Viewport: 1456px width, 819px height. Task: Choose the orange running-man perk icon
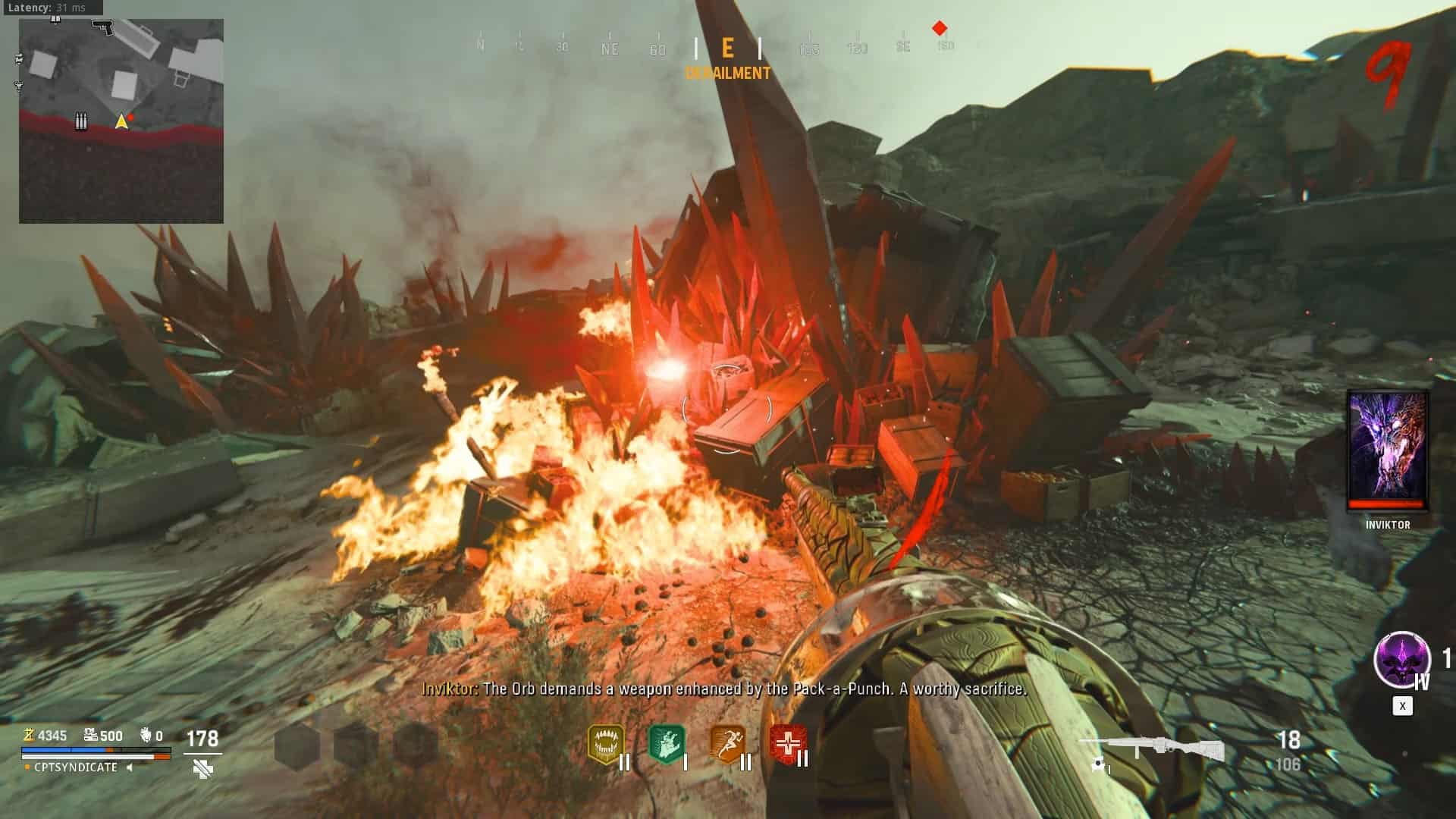(726, 744)
